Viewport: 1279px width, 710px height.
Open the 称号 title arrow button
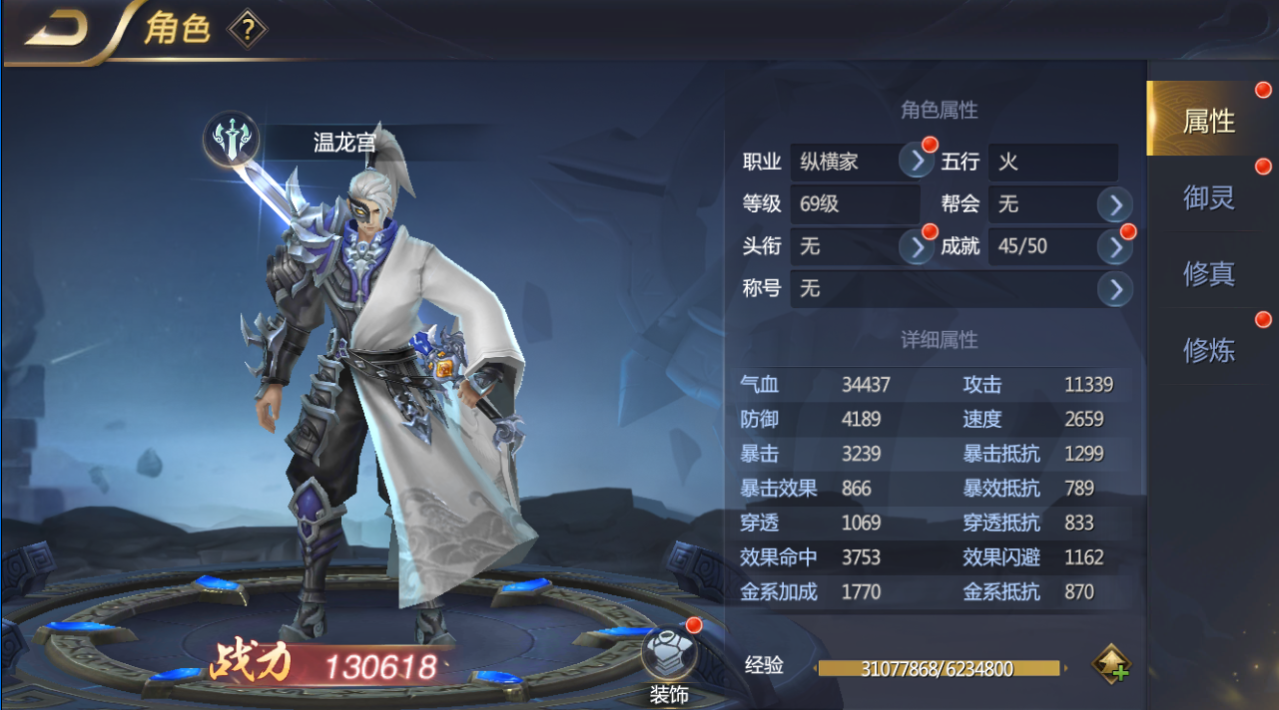point(1114,289)
